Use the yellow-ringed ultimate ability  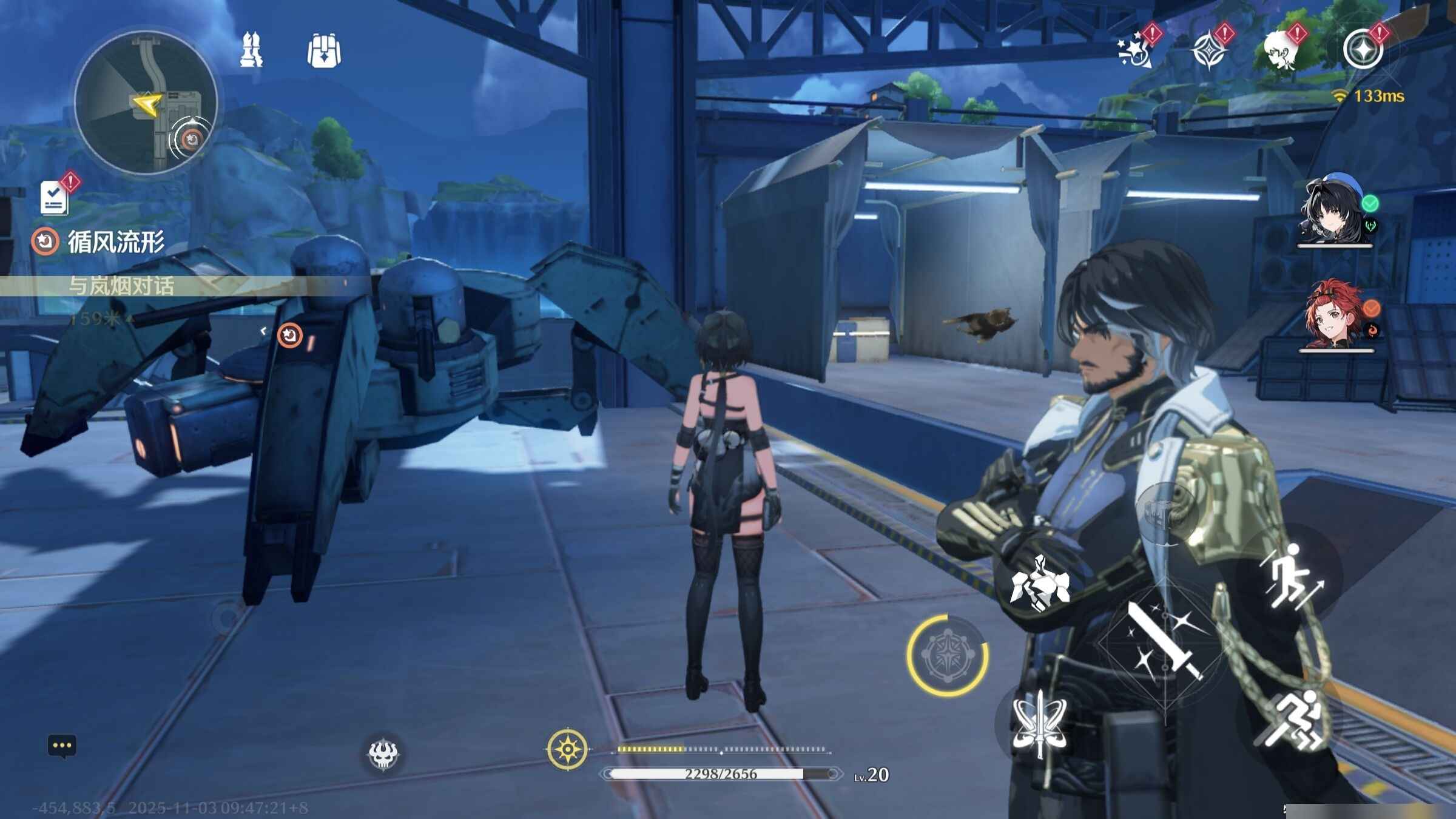(x=947, y=654)
